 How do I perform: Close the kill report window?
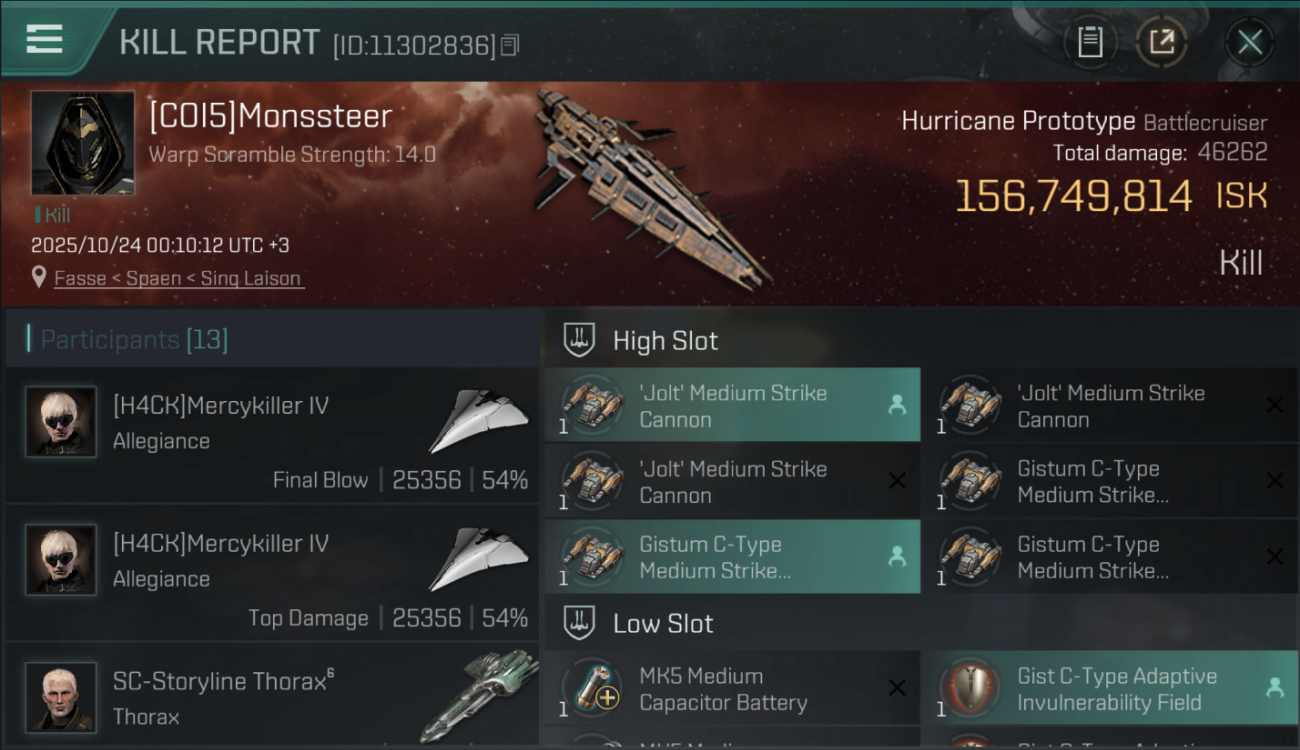pyautogui.click(x=1249, y=42)
